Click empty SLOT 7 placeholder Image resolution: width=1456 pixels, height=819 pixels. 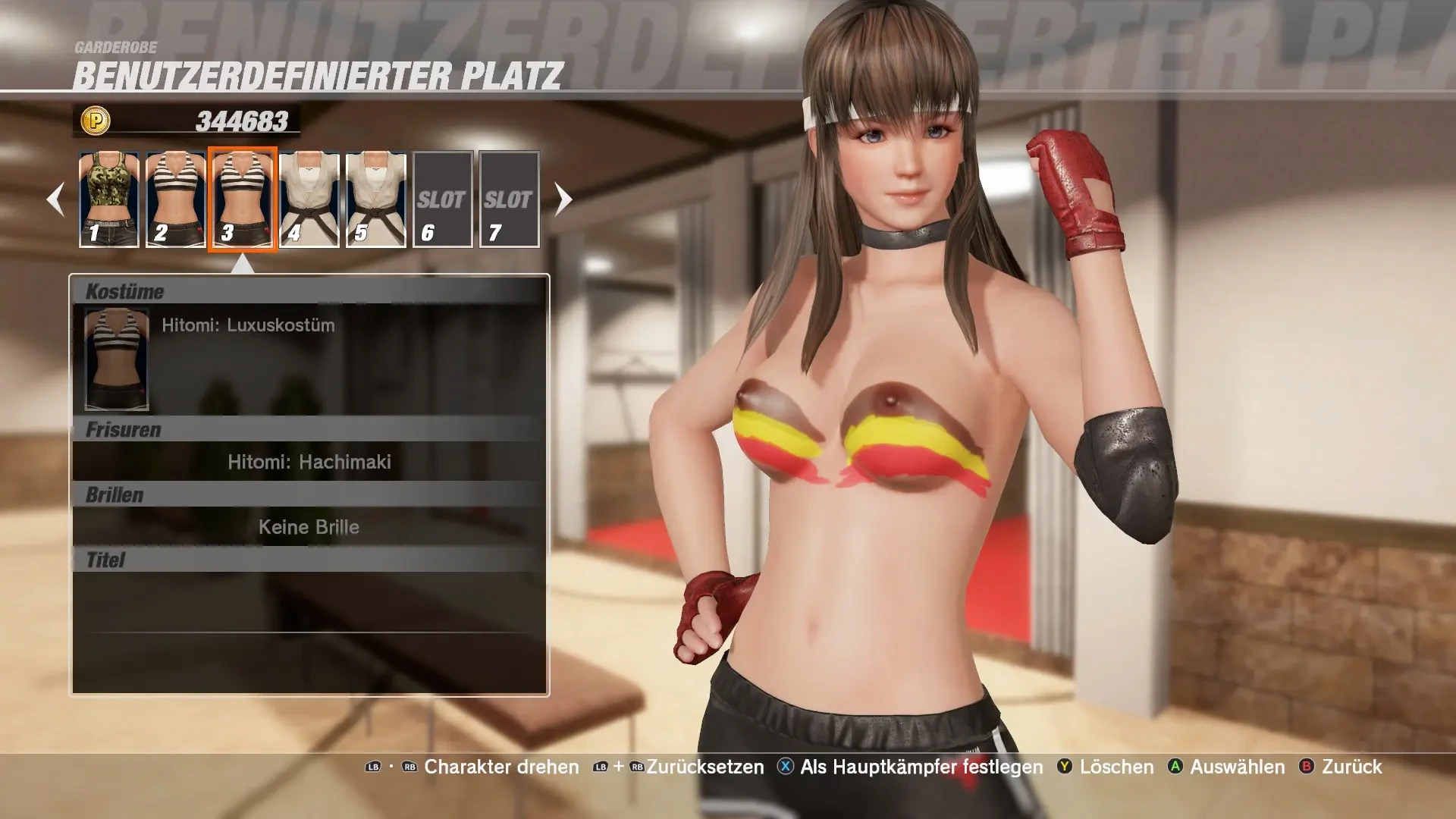coord(509,199)
